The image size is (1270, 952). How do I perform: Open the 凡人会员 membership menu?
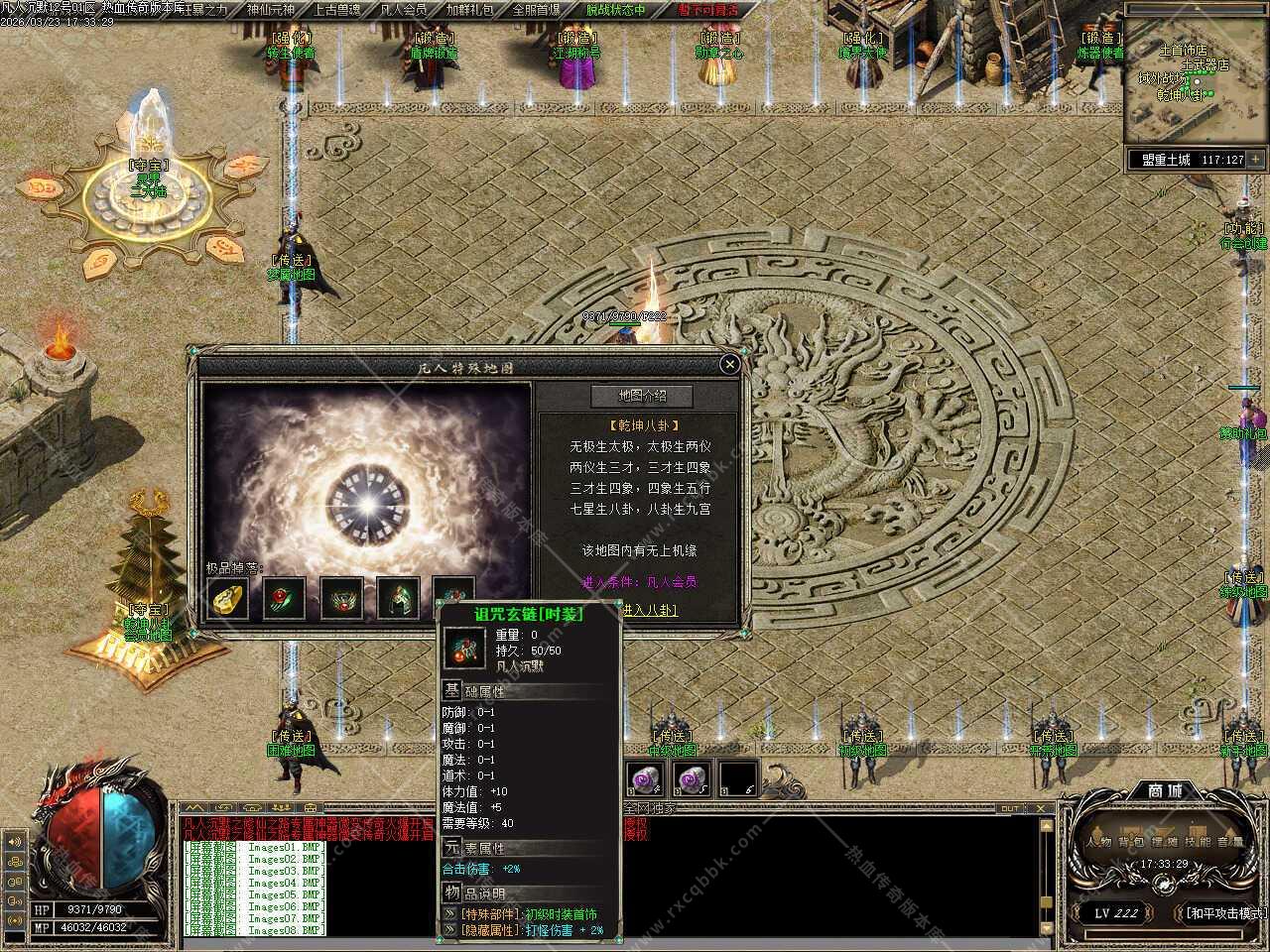tap(404, 10)
